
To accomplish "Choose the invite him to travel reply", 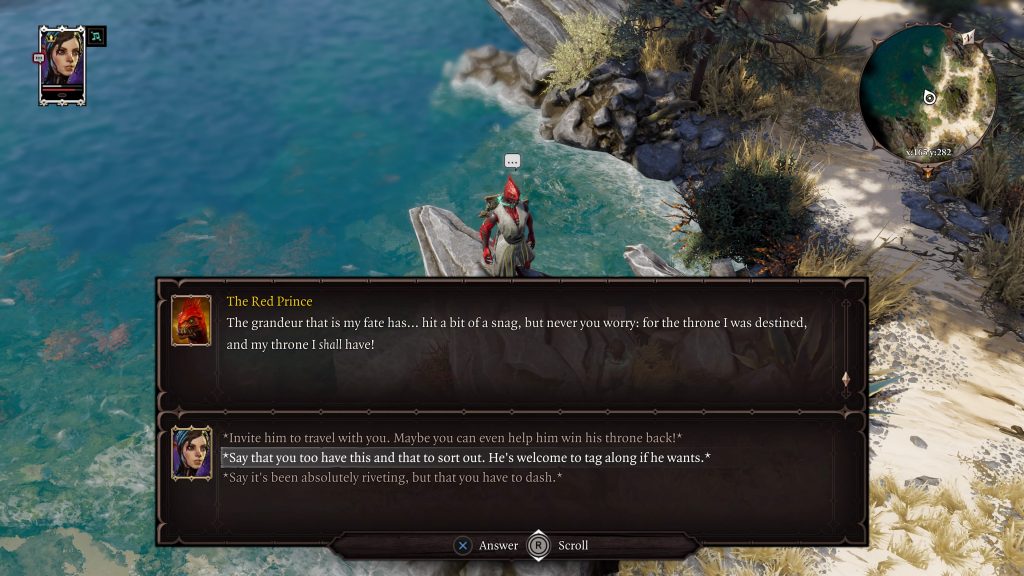I will 452,438.
